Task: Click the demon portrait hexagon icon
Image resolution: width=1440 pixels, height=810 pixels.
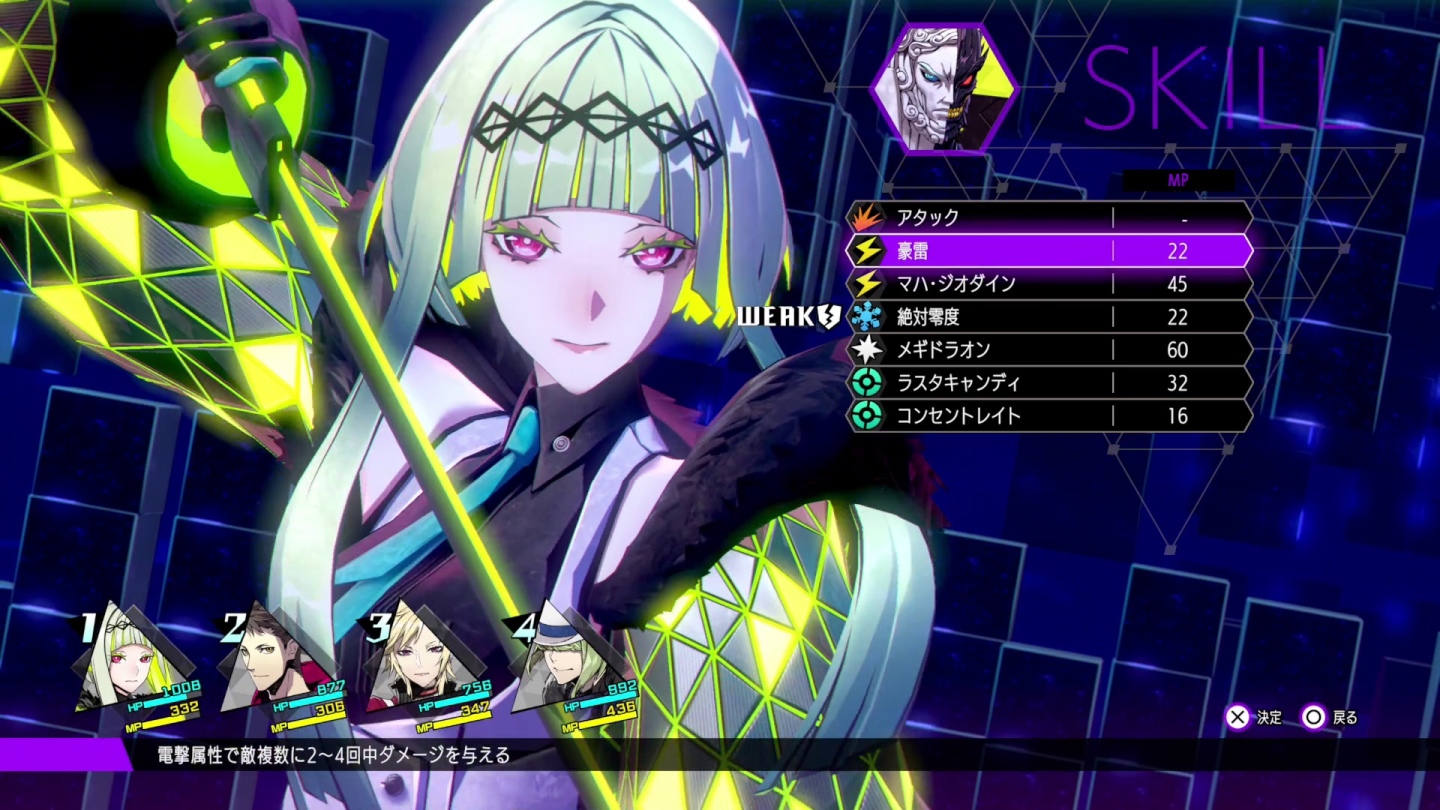Action: click(944, 88)
